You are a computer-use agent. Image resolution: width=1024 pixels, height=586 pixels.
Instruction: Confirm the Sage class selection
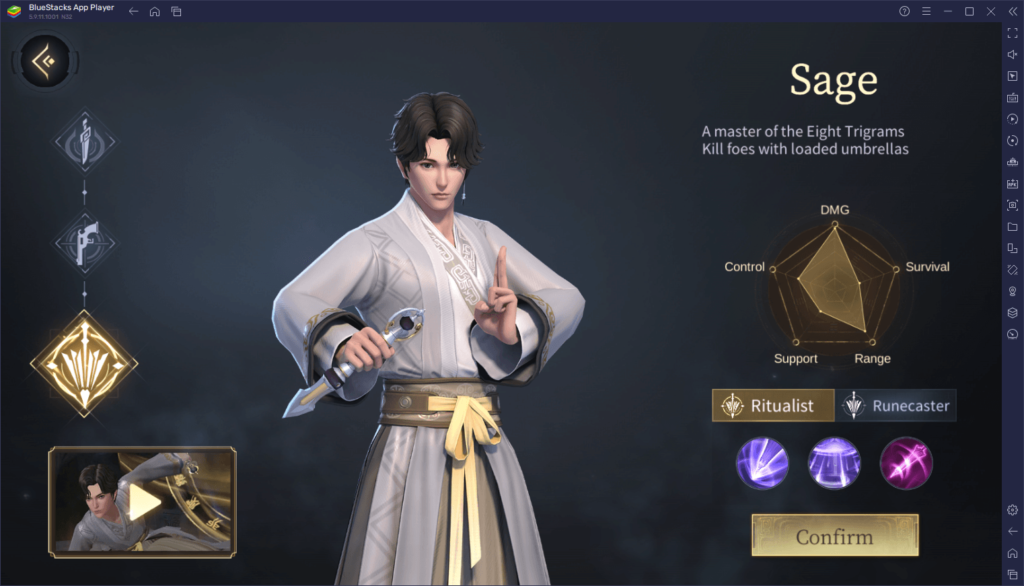point(834,536)
